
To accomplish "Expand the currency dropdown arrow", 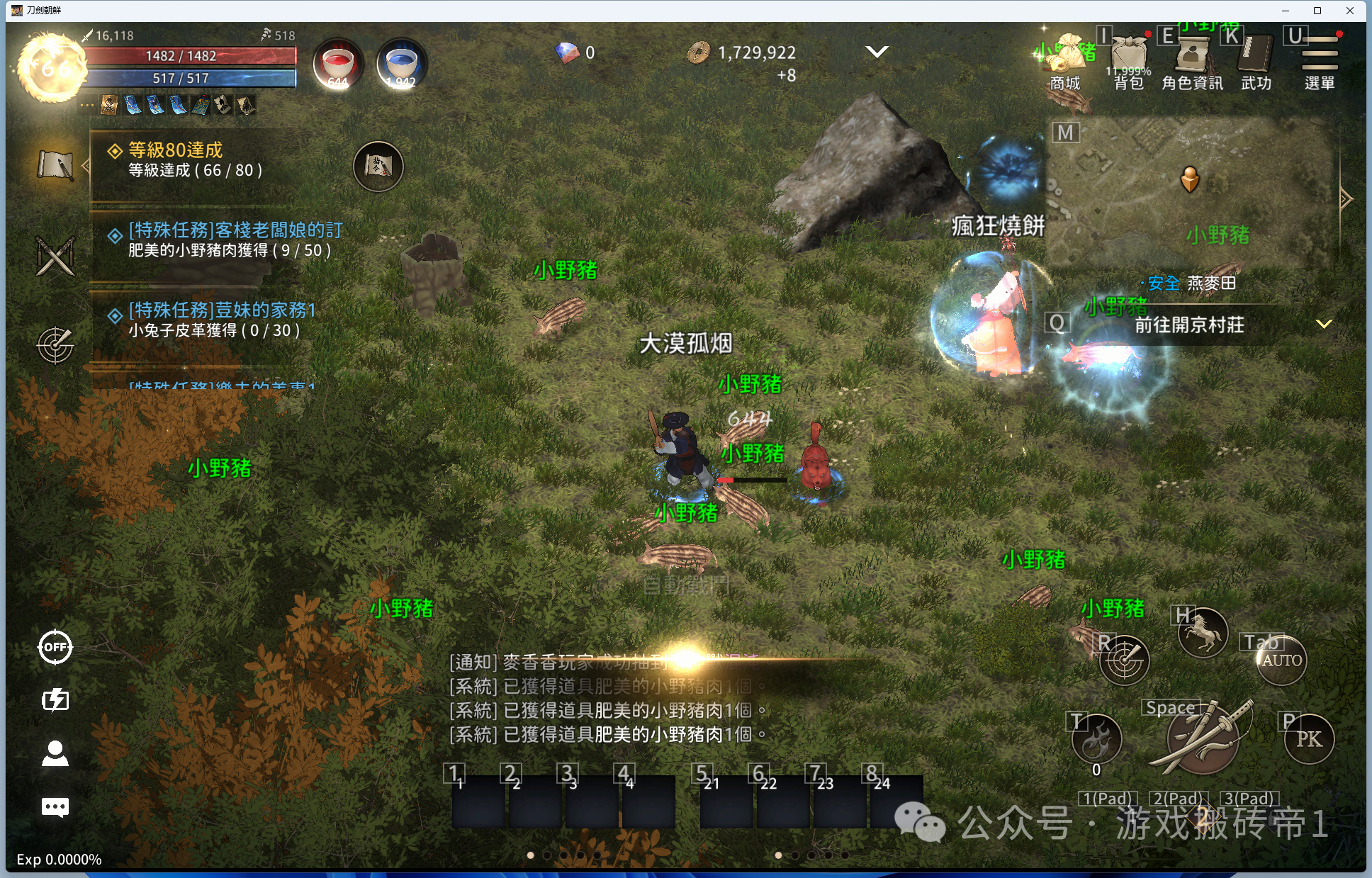I will 877,52.
